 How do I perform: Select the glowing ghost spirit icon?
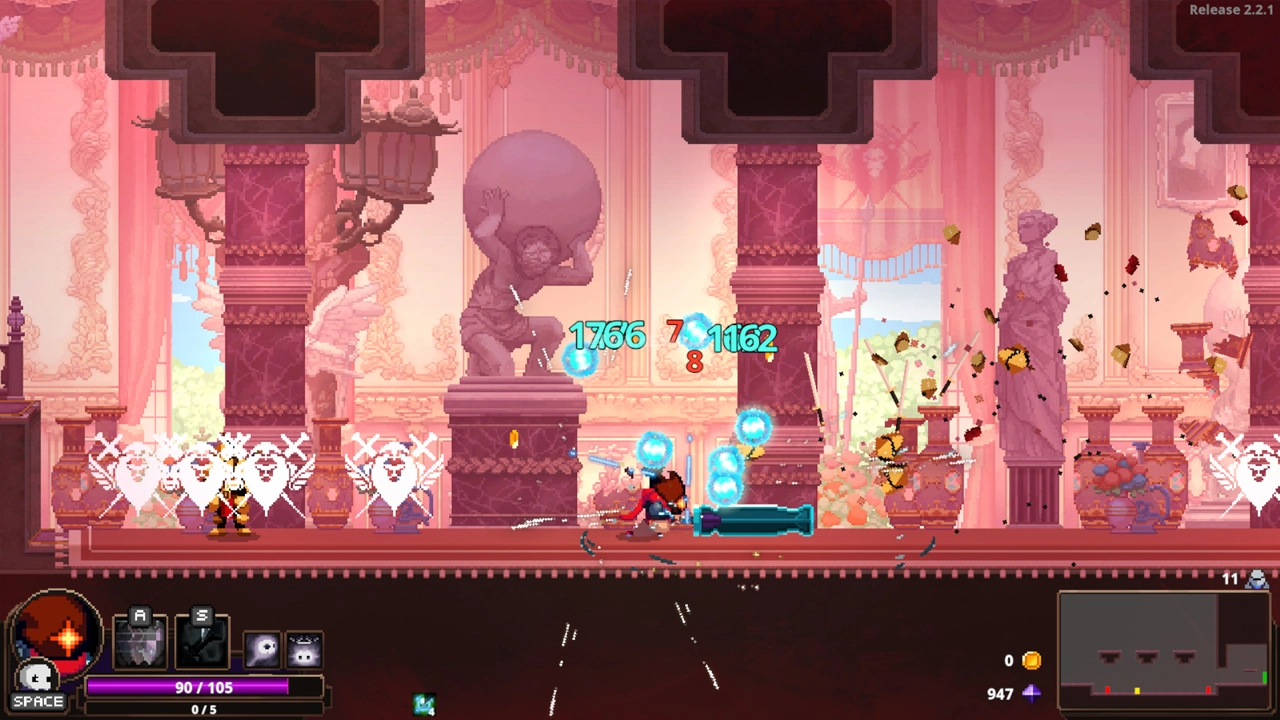pos(262,651)
